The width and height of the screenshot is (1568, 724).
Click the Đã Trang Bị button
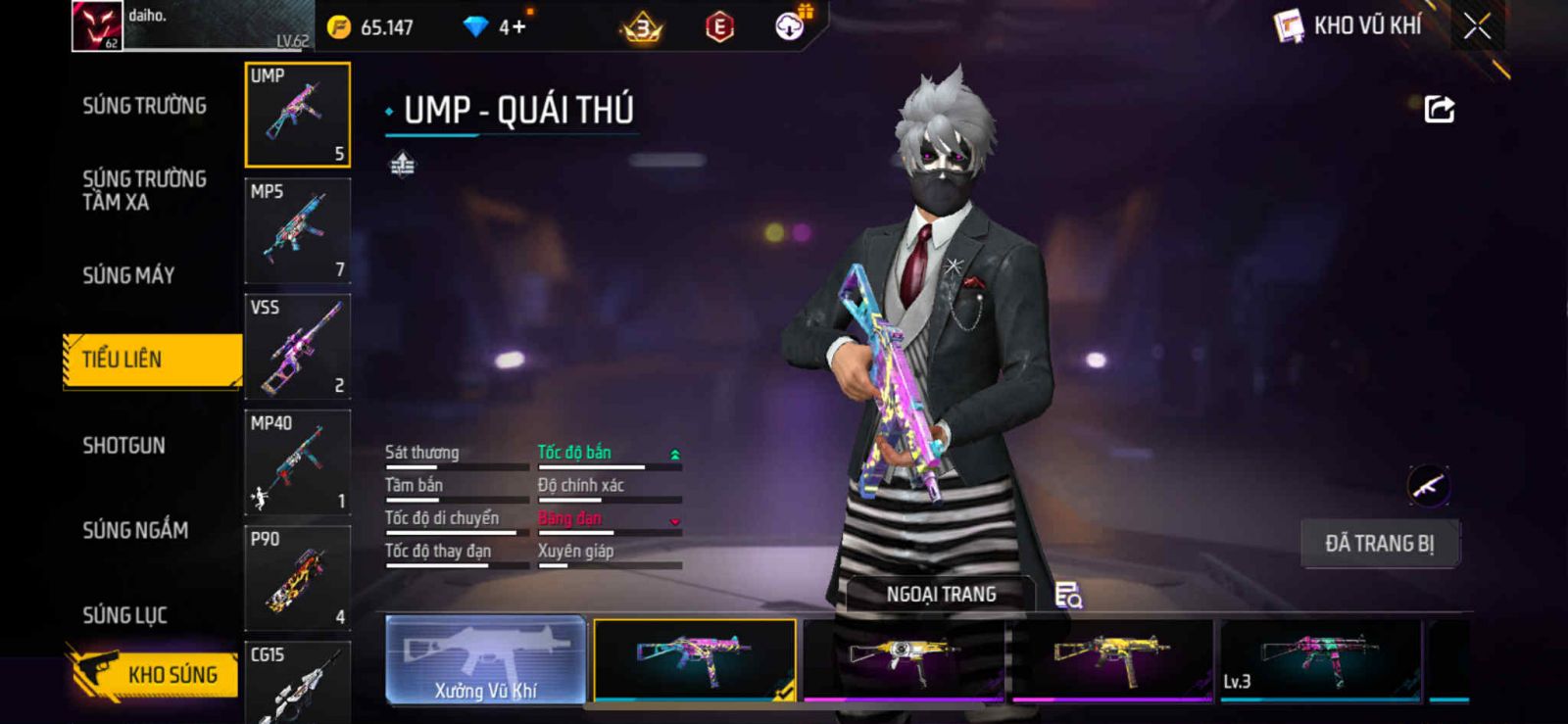[x=1379, y=544]
